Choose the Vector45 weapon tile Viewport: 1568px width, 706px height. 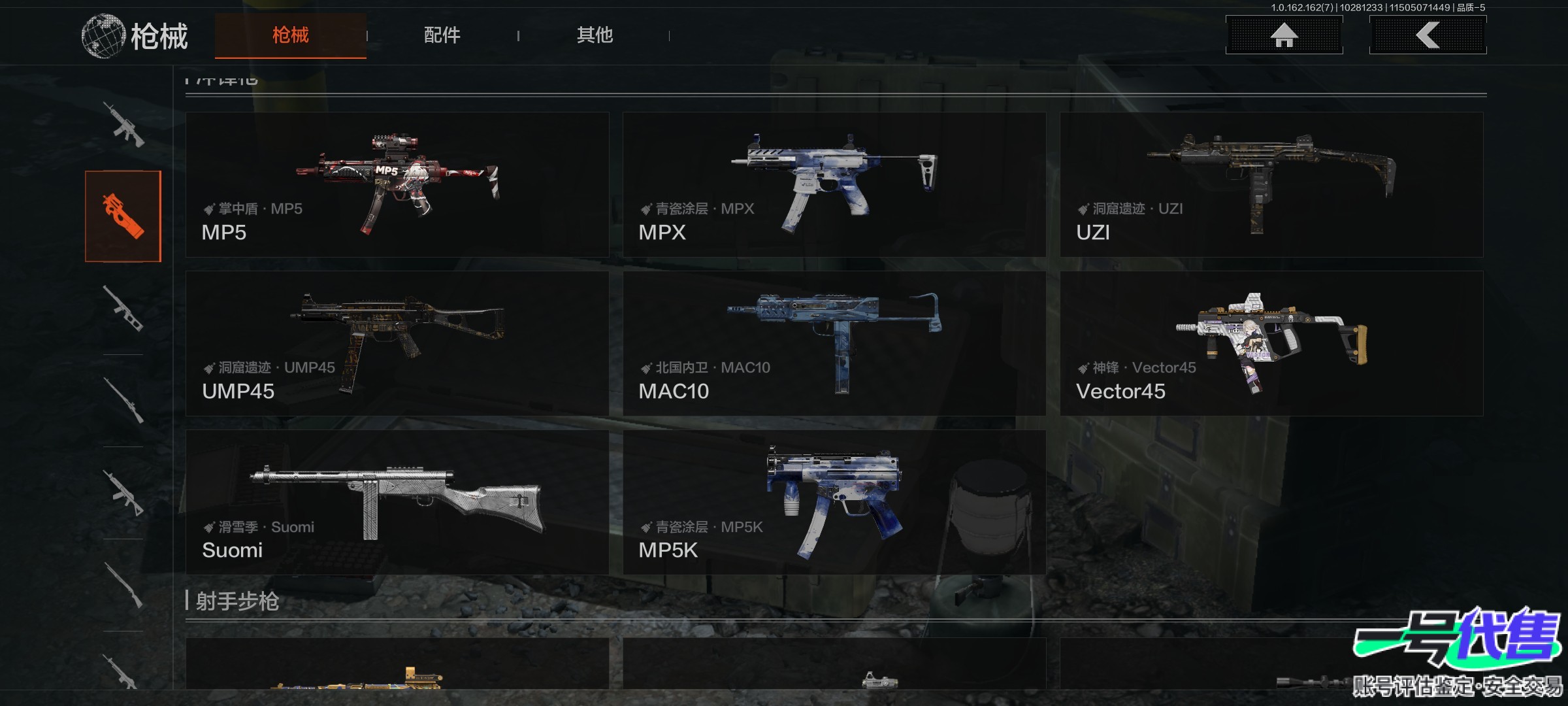coord(1271,343)
